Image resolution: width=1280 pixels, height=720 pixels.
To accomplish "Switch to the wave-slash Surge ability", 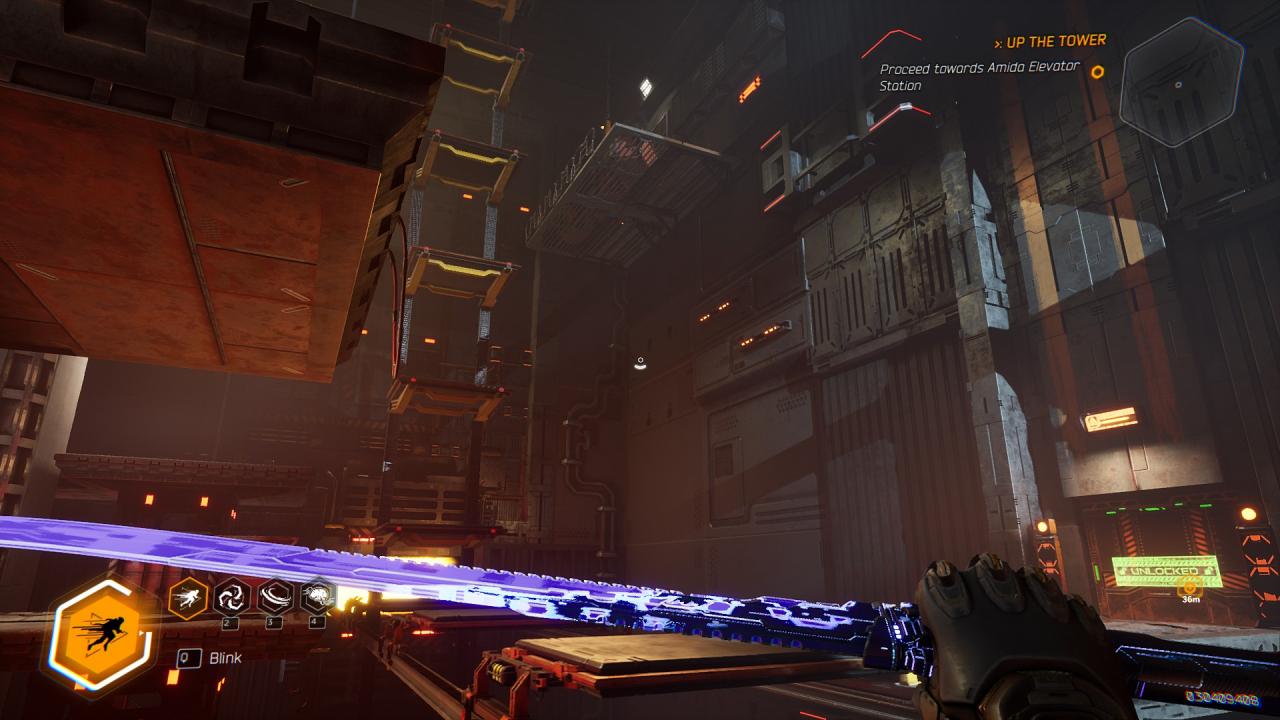I will pyautogui.click(x=275, y=597).
